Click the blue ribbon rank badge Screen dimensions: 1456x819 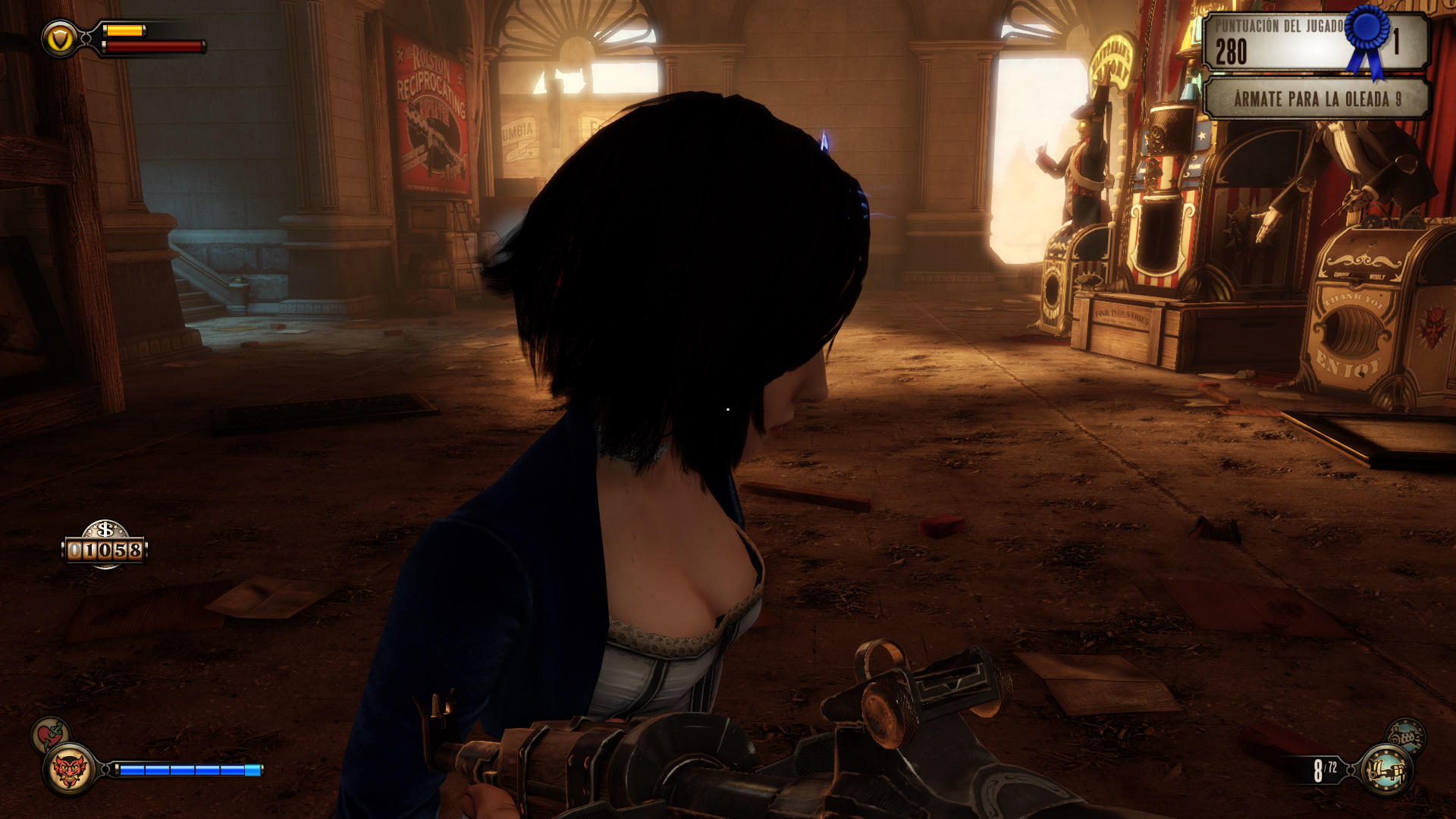[1367, 38]
